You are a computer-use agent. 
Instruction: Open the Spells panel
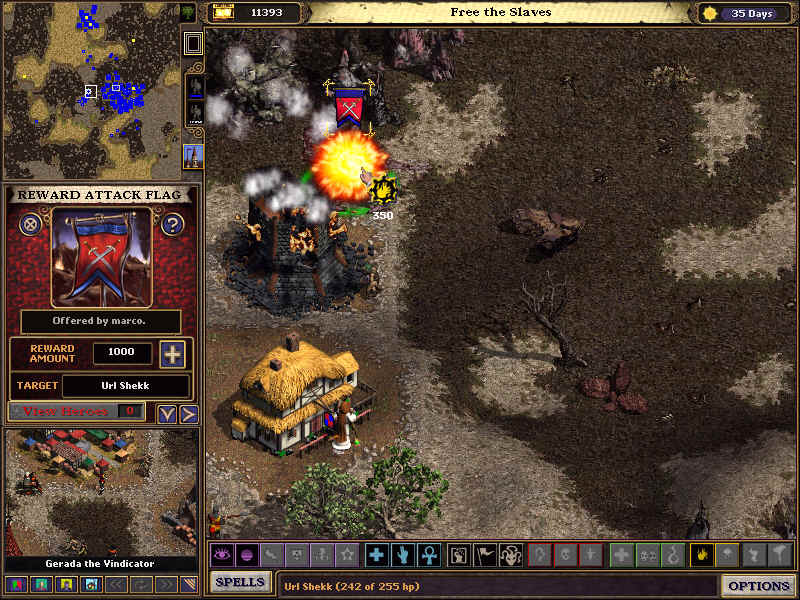point(240,582)
